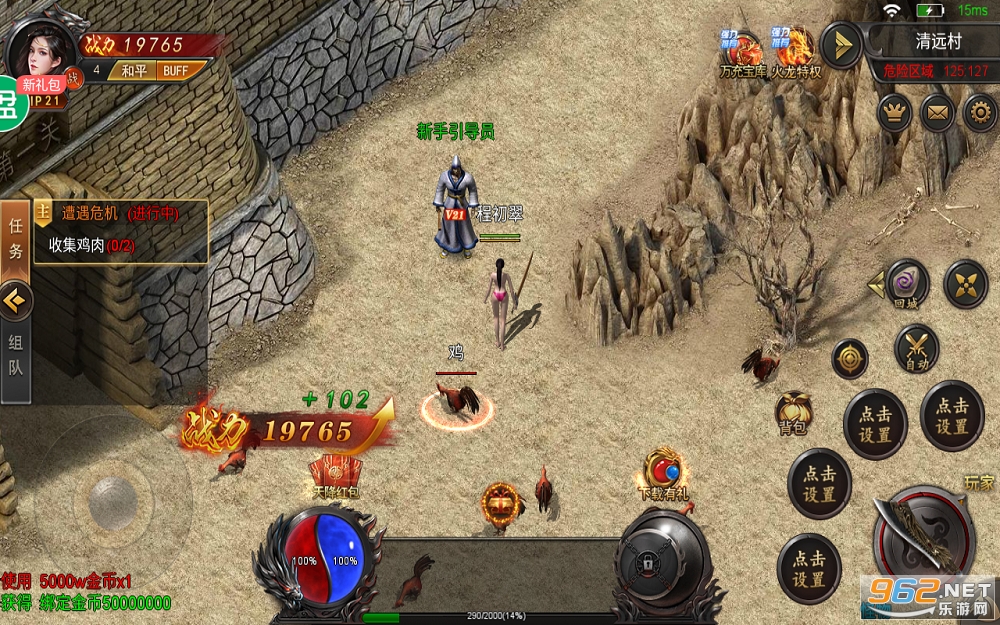The image size is (1000, 625).
Task: Open the 万充宝库 promotion icon
Action: pos(743,54)
